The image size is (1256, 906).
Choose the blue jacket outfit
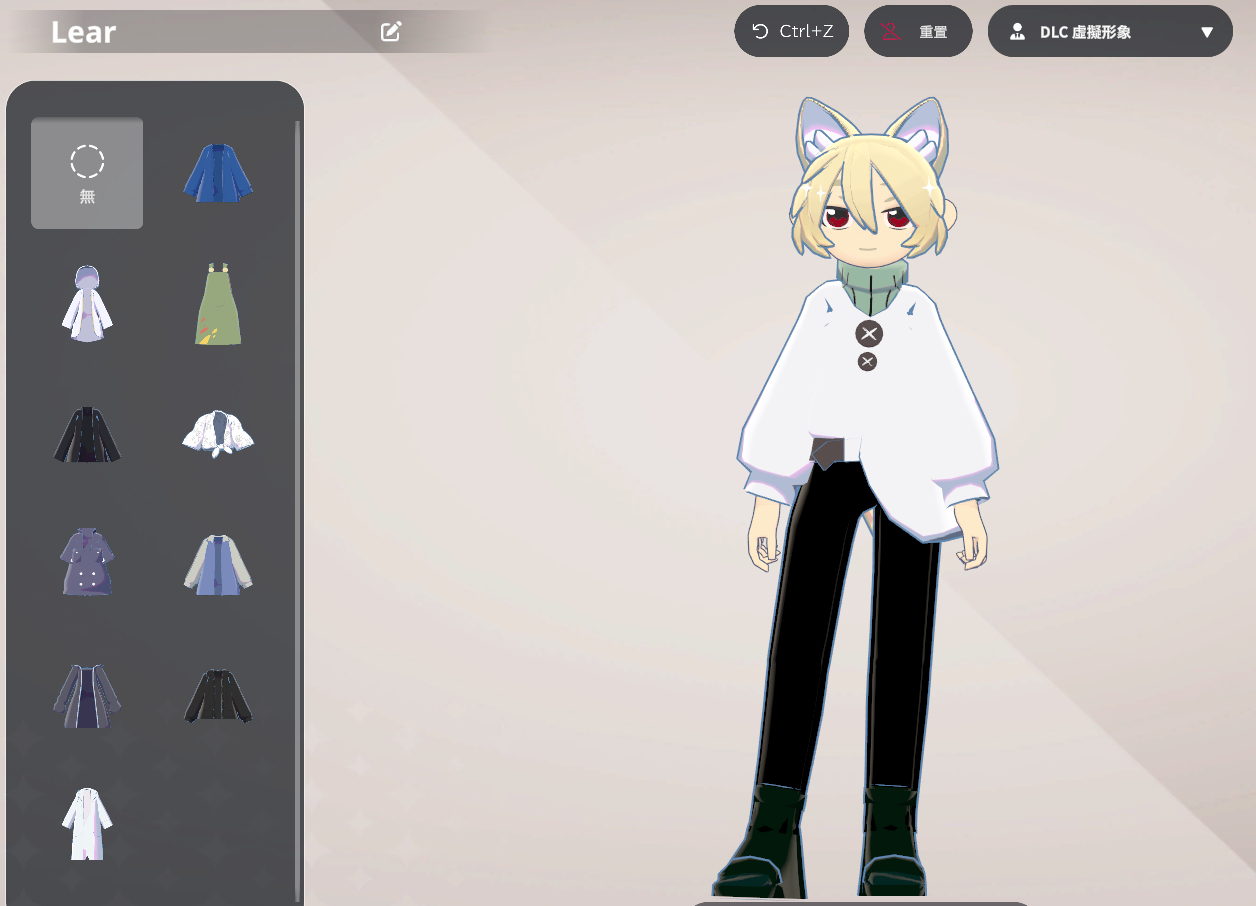(218, 173)
